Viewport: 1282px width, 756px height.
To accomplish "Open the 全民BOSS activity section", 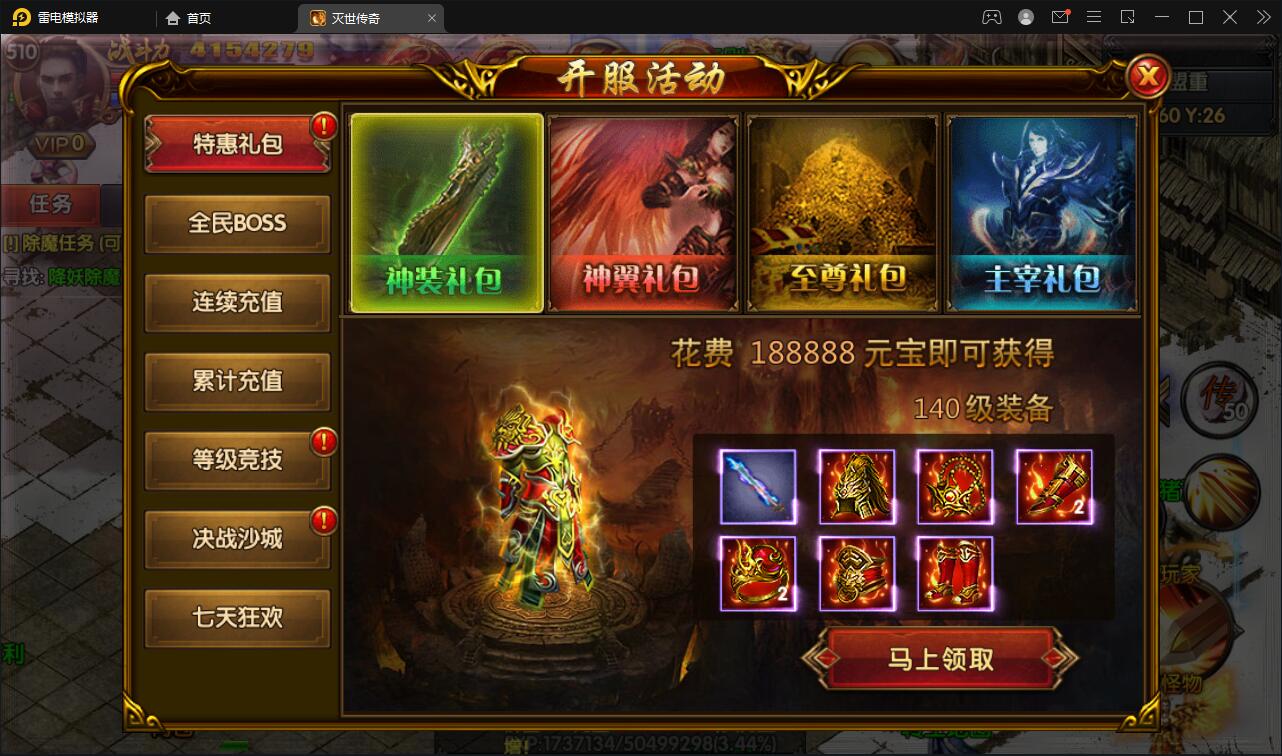I will (237, 223).
